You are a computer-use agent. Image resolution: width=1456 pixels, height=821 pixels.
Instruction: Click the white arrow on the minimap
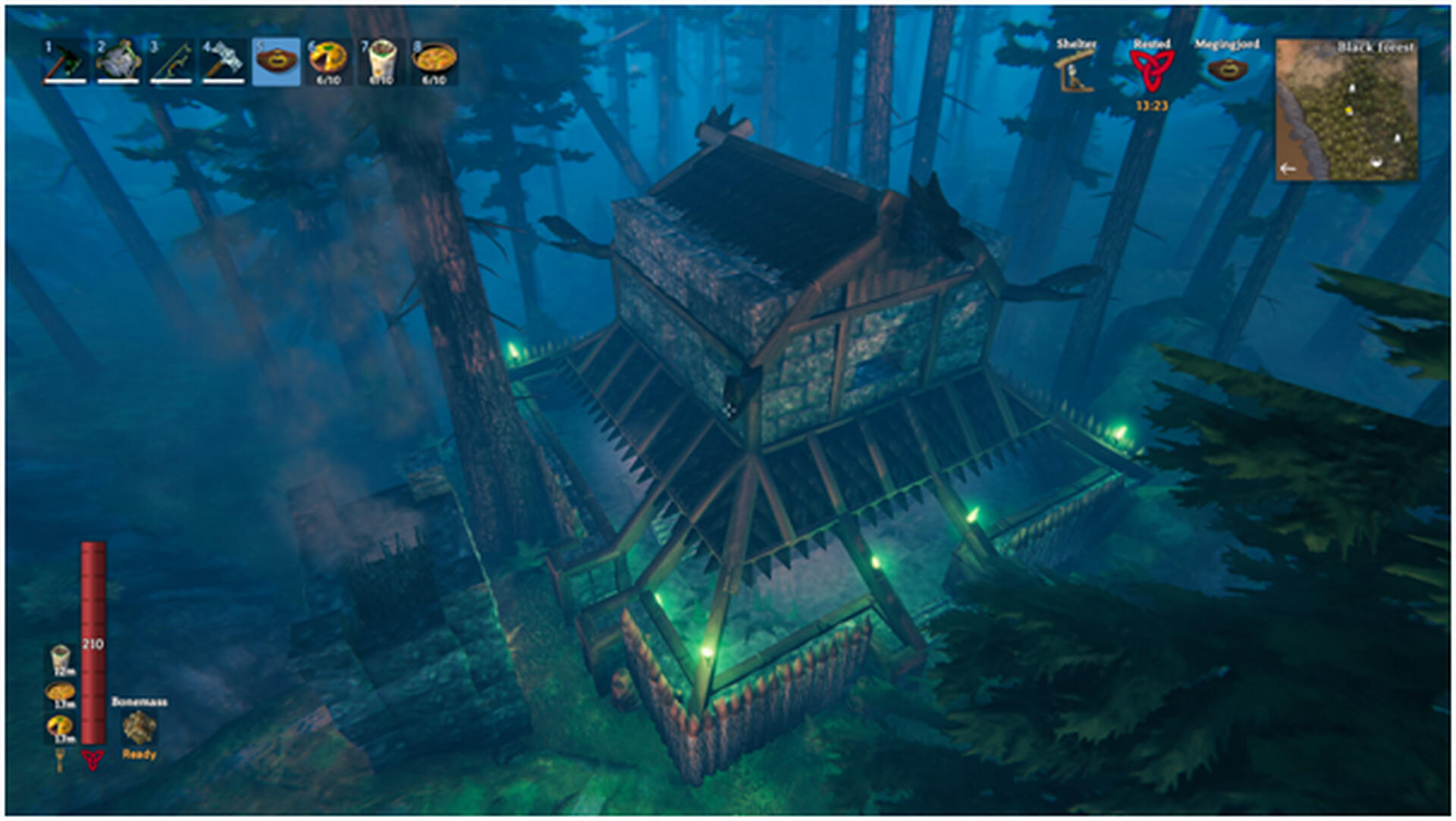1288,168
